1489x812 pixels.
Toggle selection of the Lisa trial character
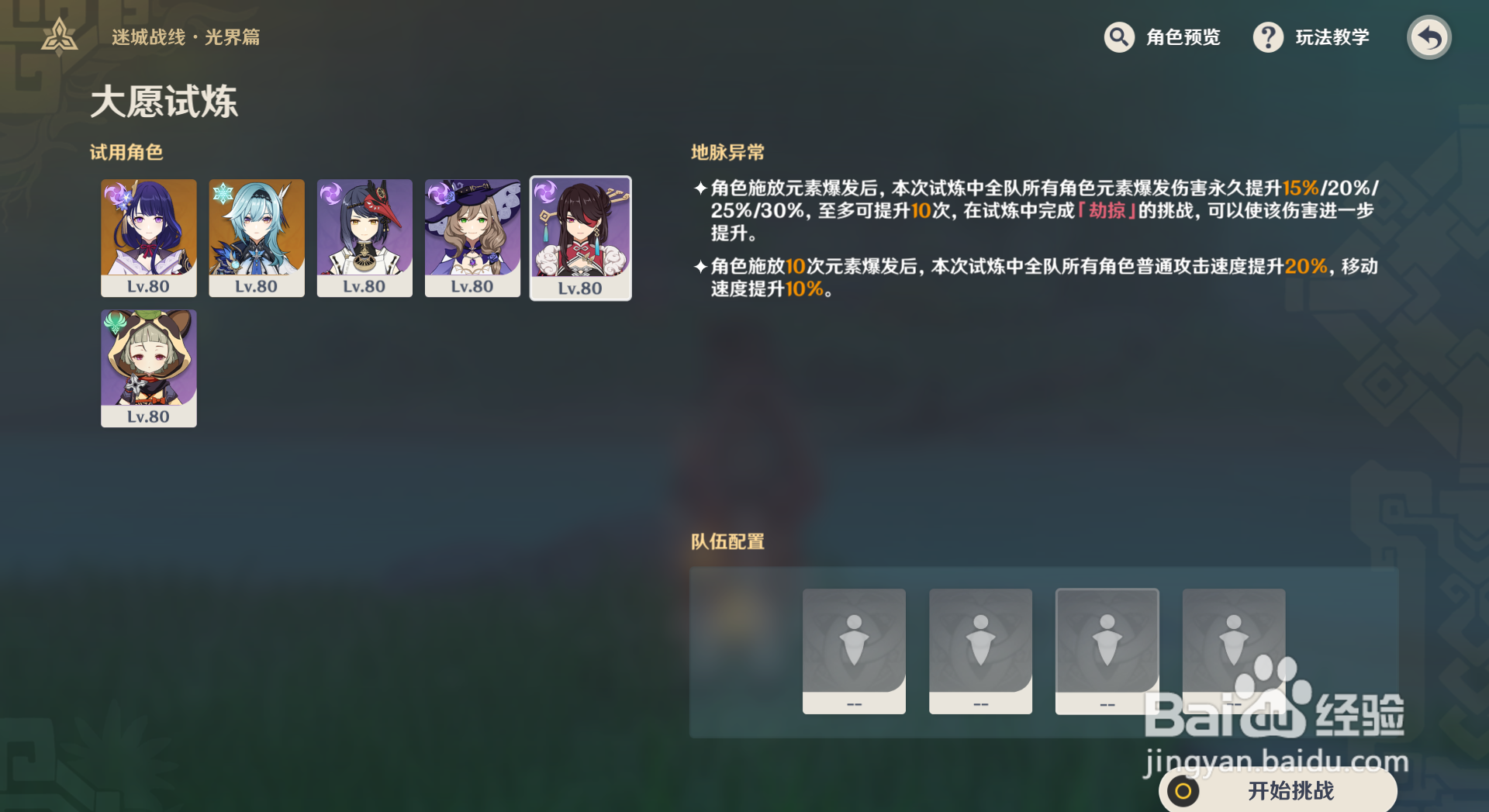472,237
